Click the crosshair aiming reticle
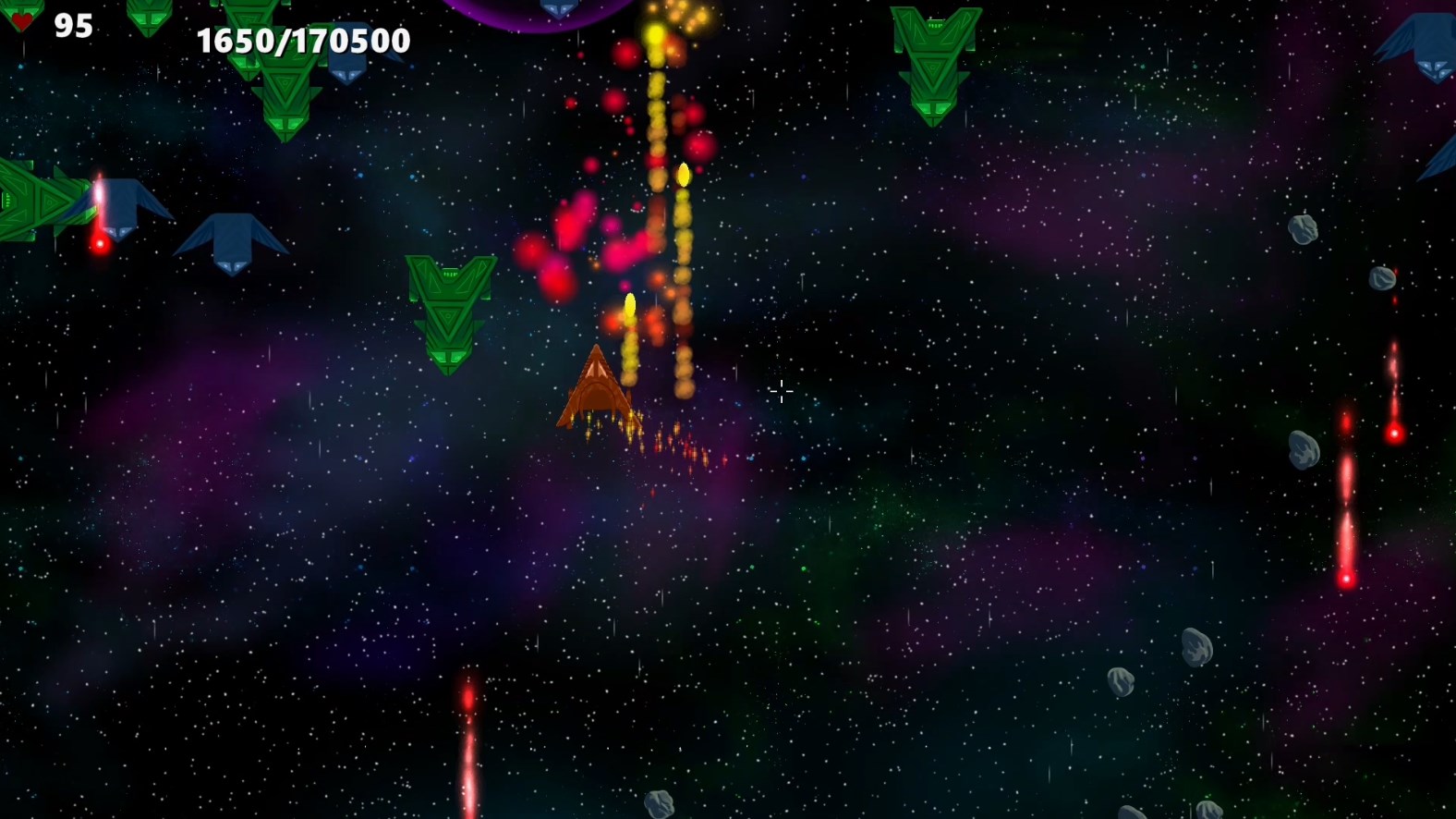 point(782,393)
